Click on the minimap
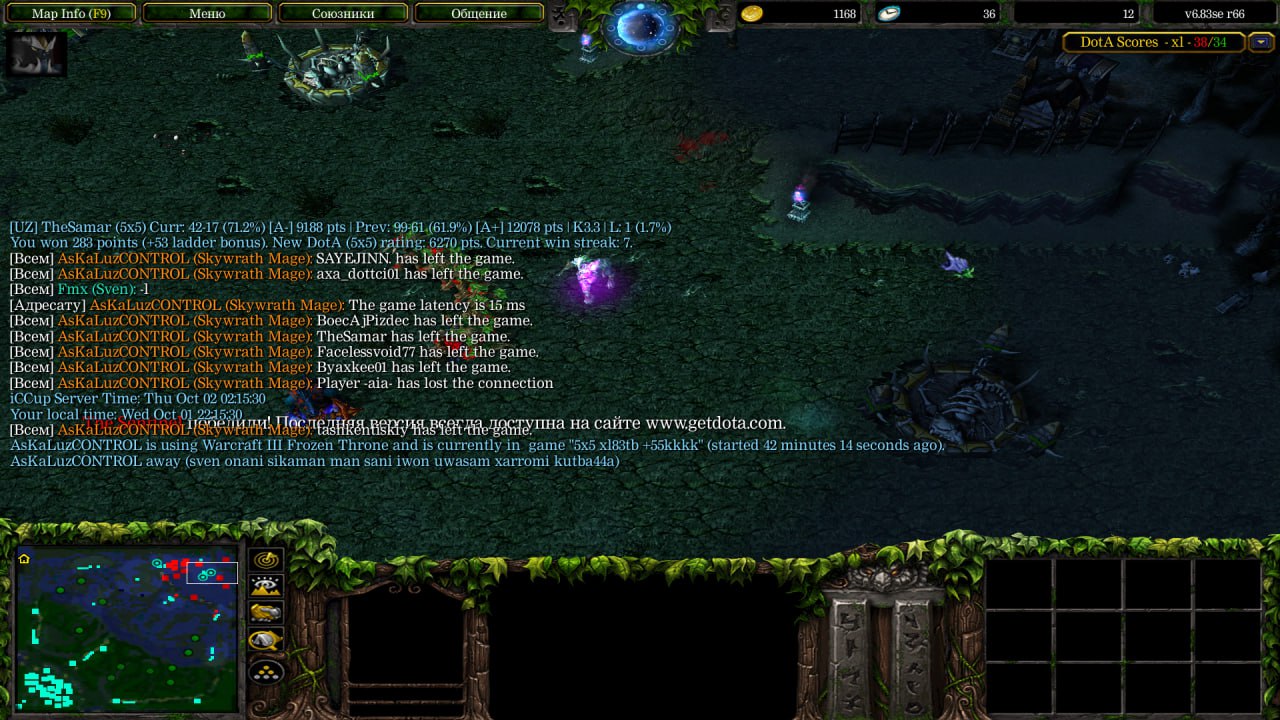The image size is (1280, 720). click(127, 628)
